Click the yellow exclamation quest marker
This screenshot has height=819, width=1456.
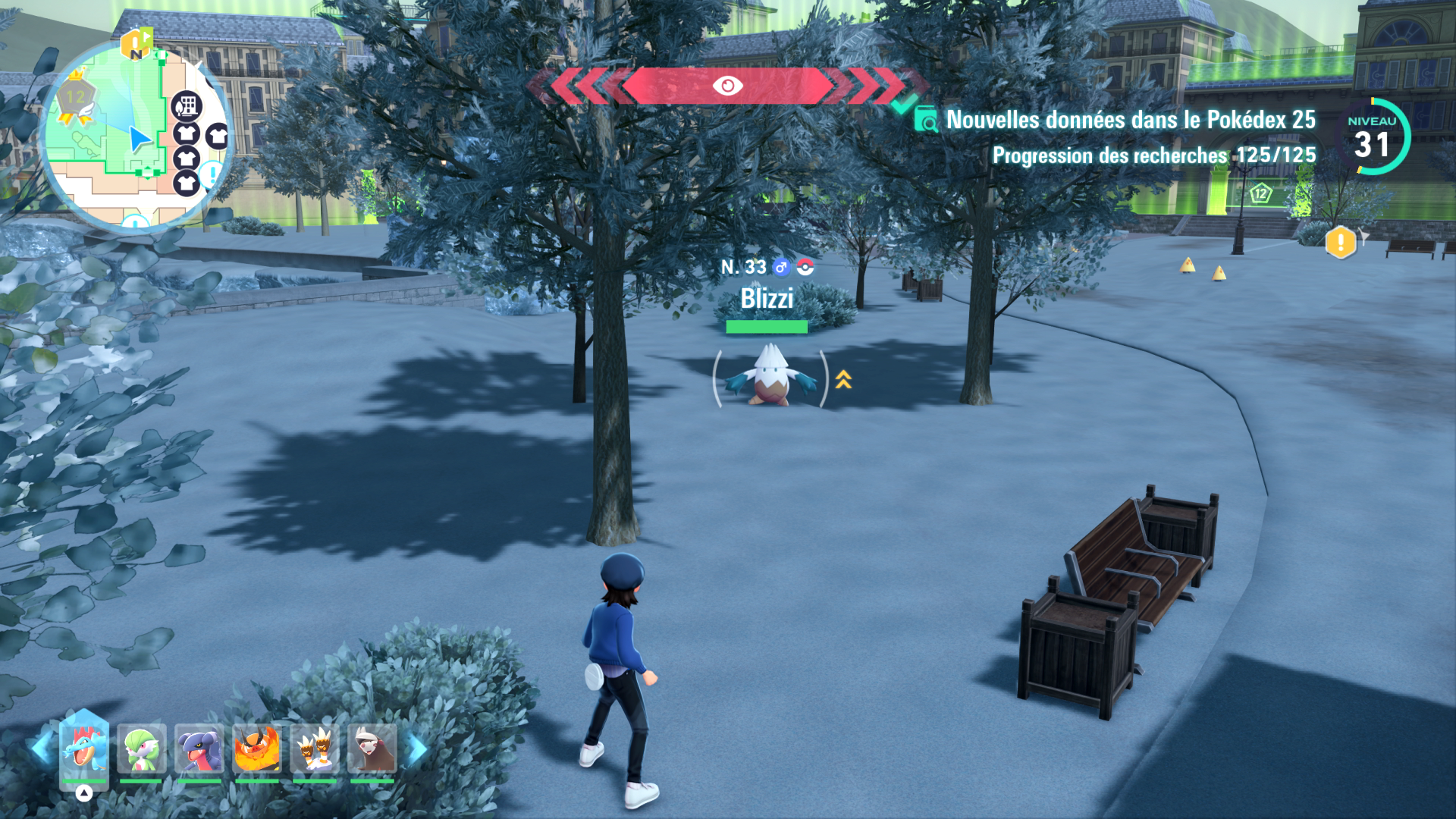[x=1340, y=243]
